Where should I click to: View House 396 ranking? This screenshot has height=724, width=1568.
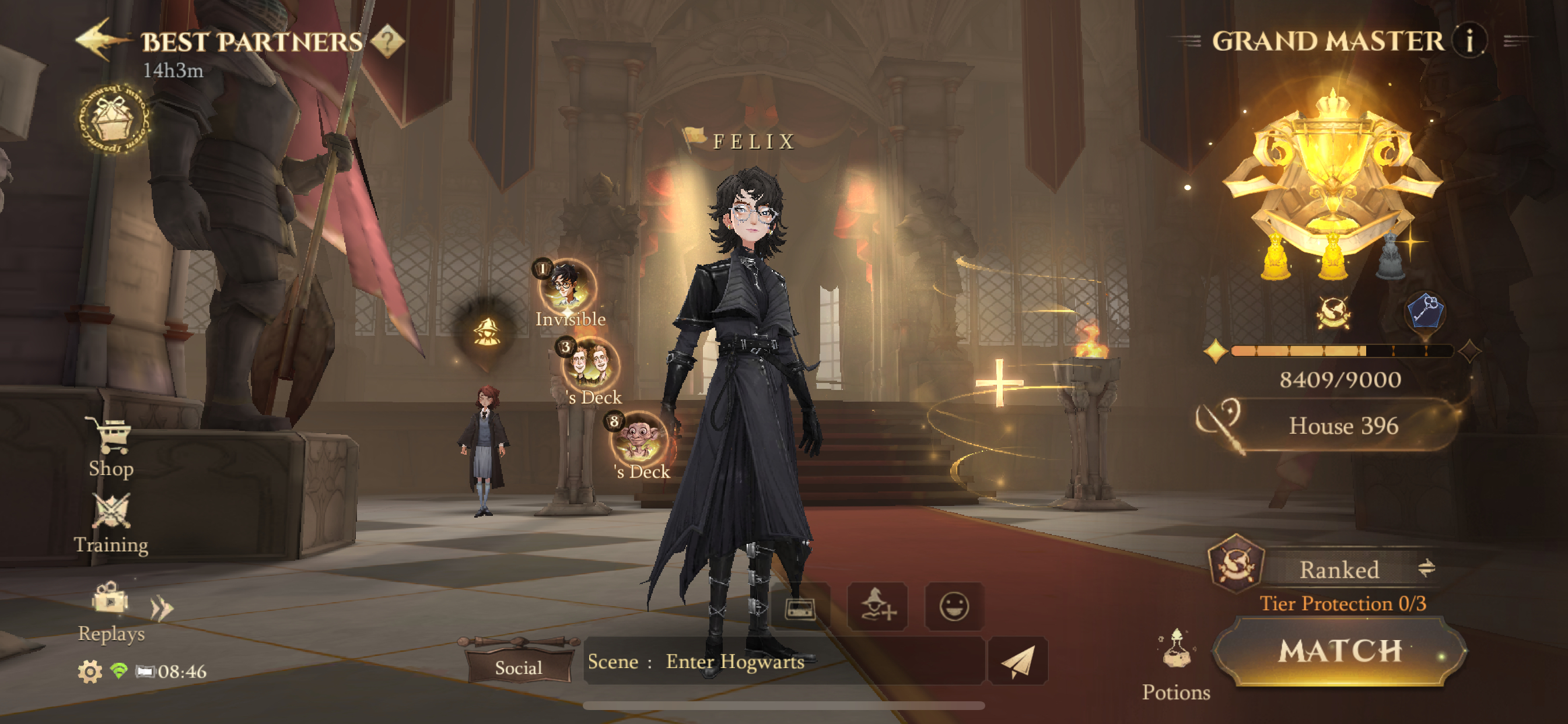(1342, 426)
